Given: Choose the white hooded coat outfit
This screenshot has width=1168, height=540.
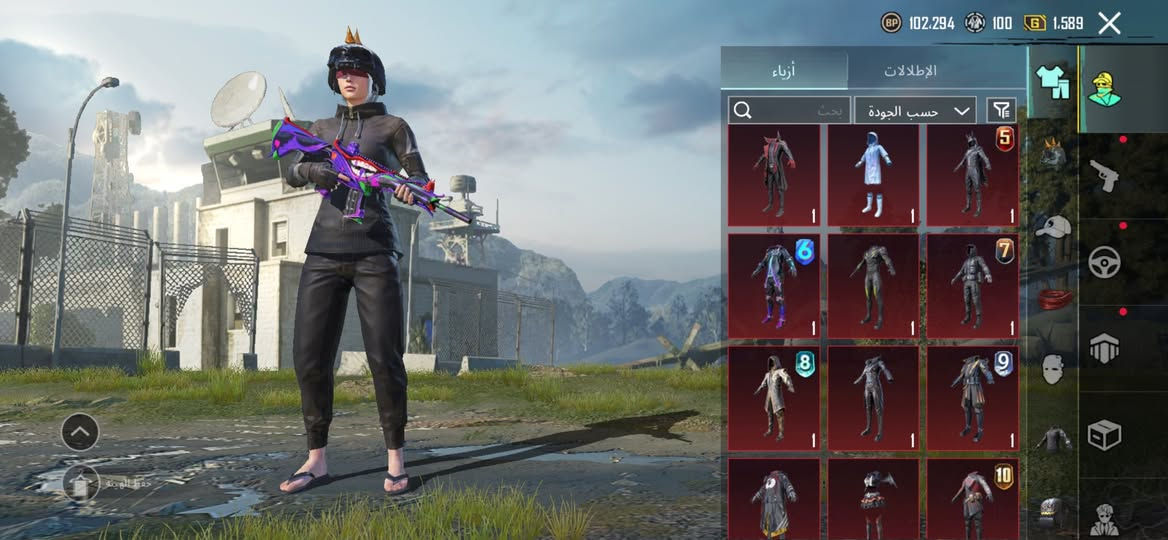Looking at the screenshot, I should (x=872, y=175).
